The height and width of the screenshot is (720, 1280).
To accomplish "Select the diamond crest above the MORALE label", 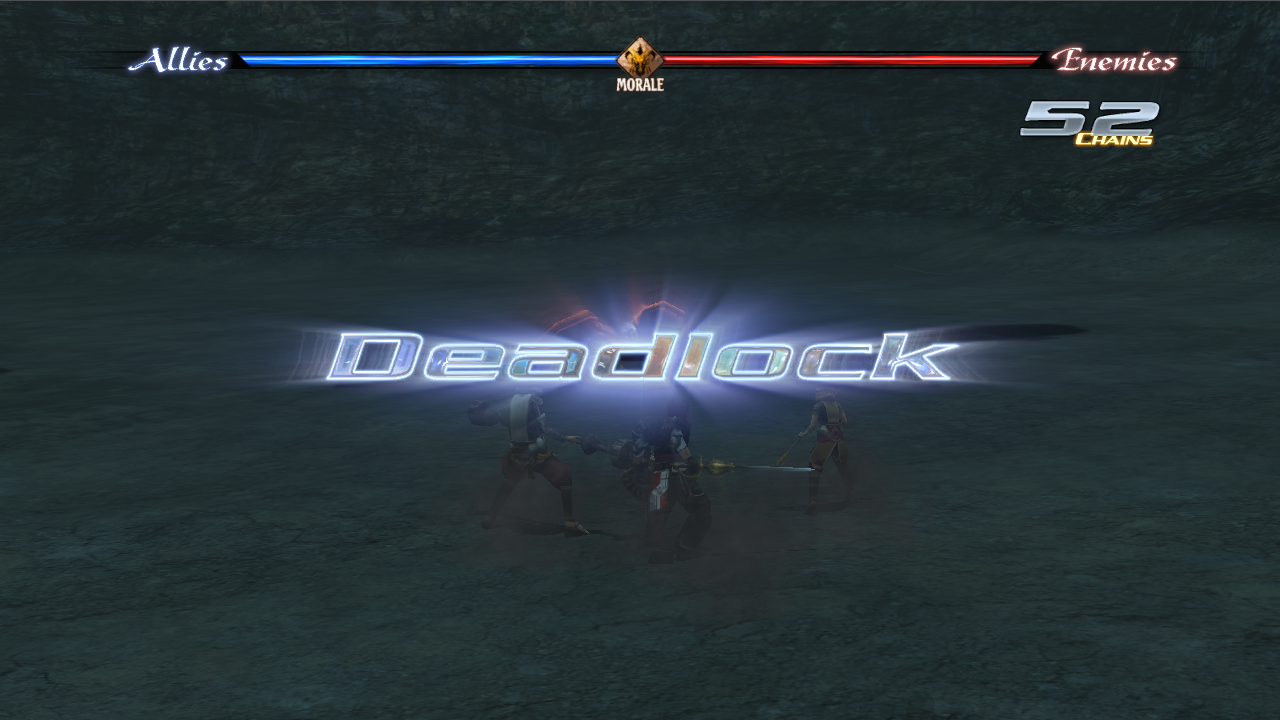I will tap(640, 53).
